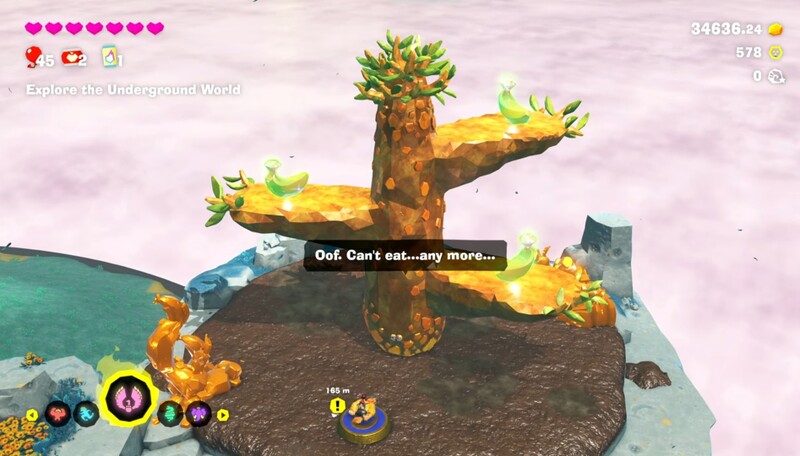800x456 pixels.
Task: Click the left yellow arrow of Bananza wheel
Action: pyautogui.click(x=32, y=415)
